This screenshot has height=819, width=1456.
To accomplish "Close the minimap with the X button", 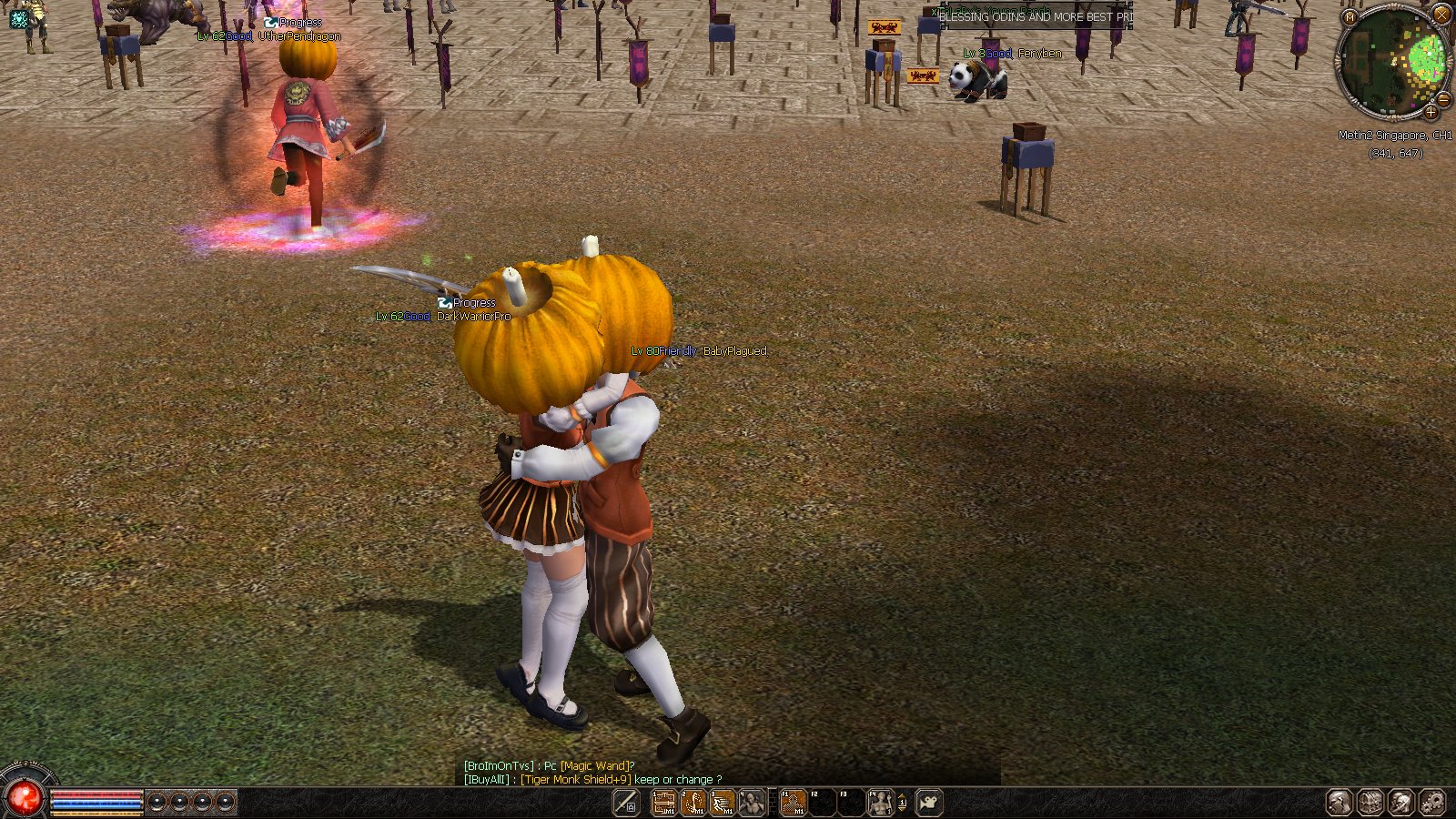I will pyautogui.click(x=1441, y=15).
